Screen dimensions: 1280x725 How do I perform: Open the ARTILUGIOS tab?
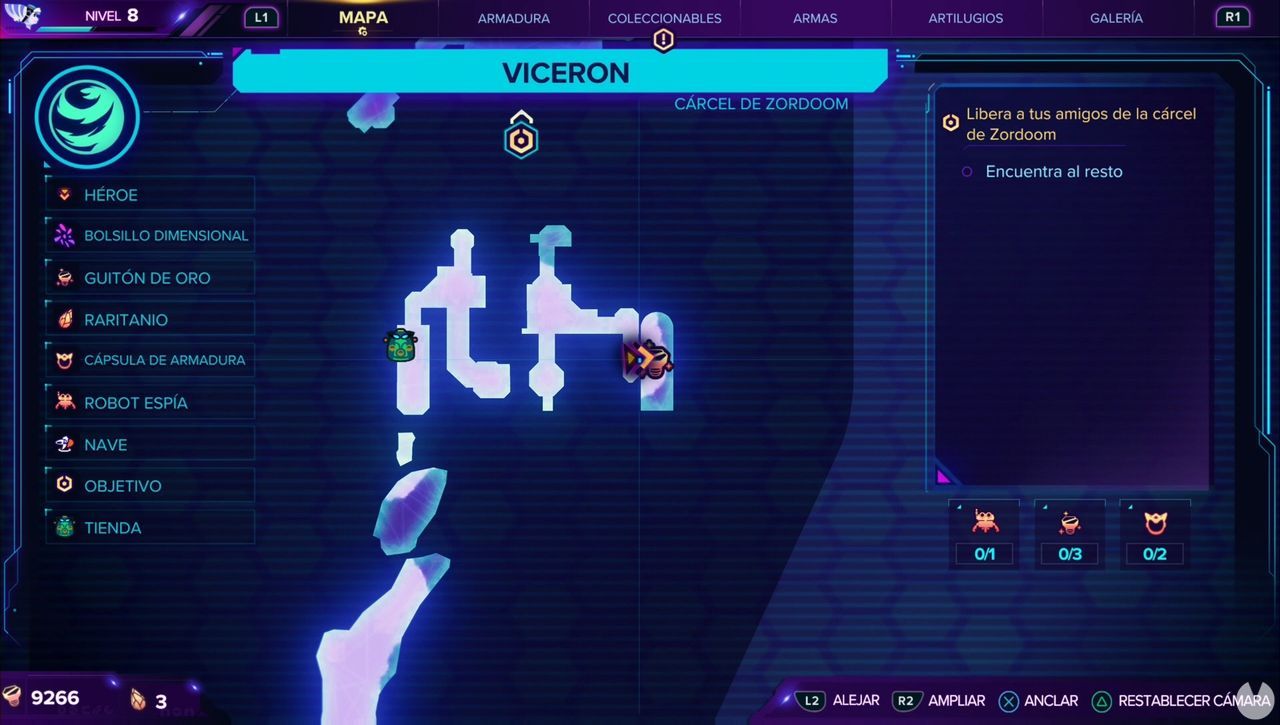(x=965, y=18)
